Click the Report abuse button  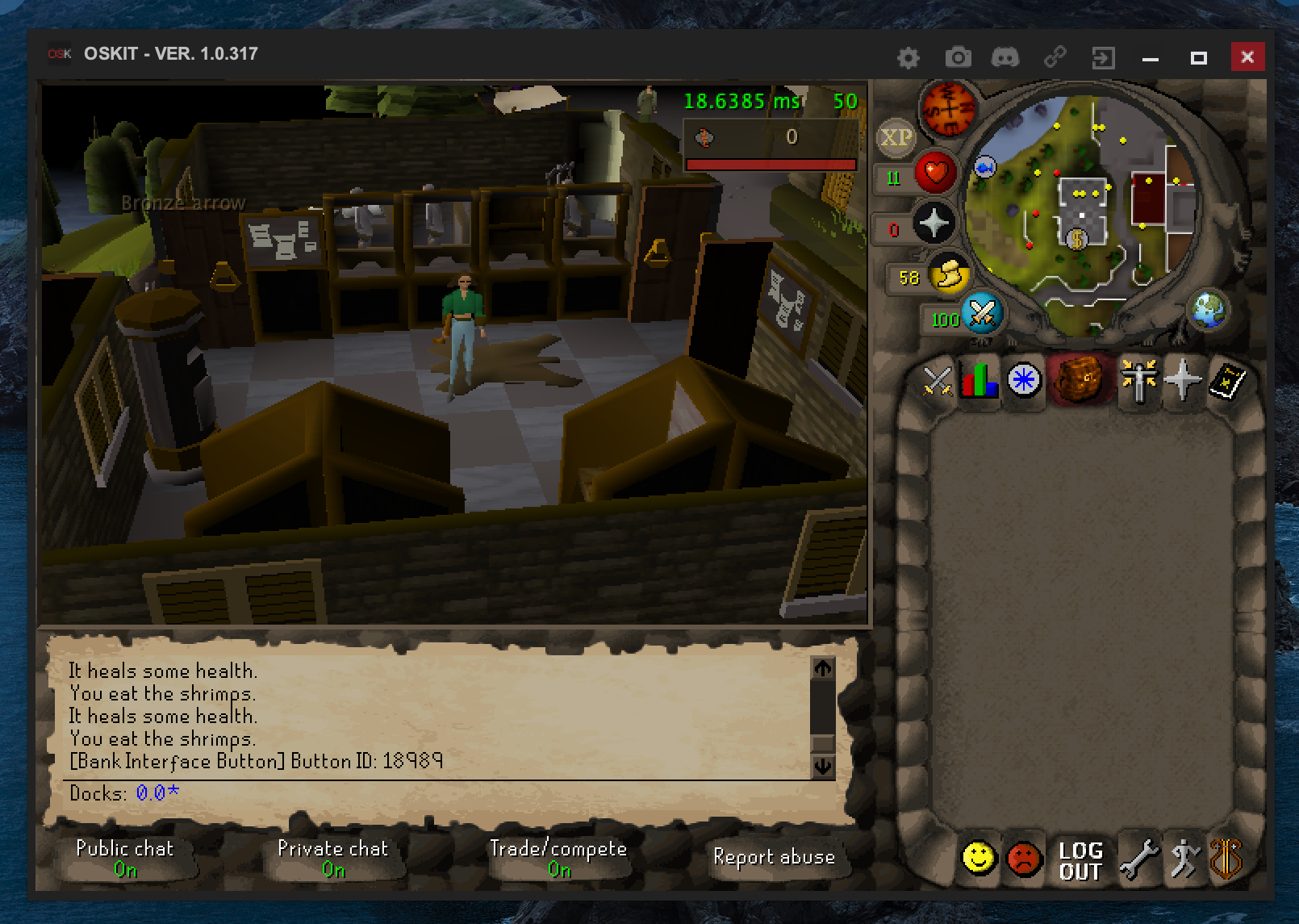tap(774, 858)
